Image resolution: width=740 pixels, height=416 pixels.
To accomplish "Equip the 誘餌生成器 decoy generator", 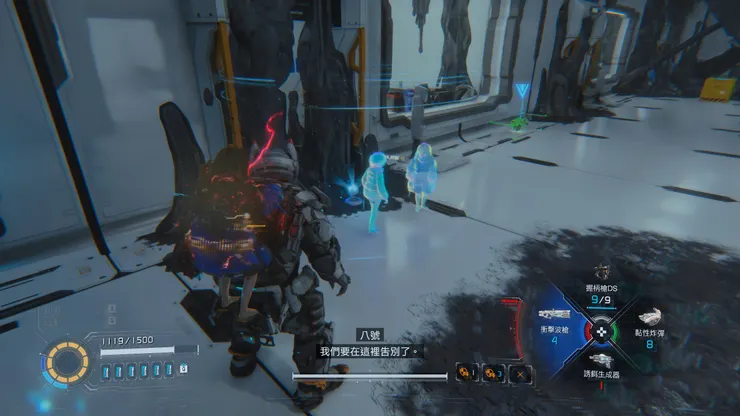I will tap(601, 366).
